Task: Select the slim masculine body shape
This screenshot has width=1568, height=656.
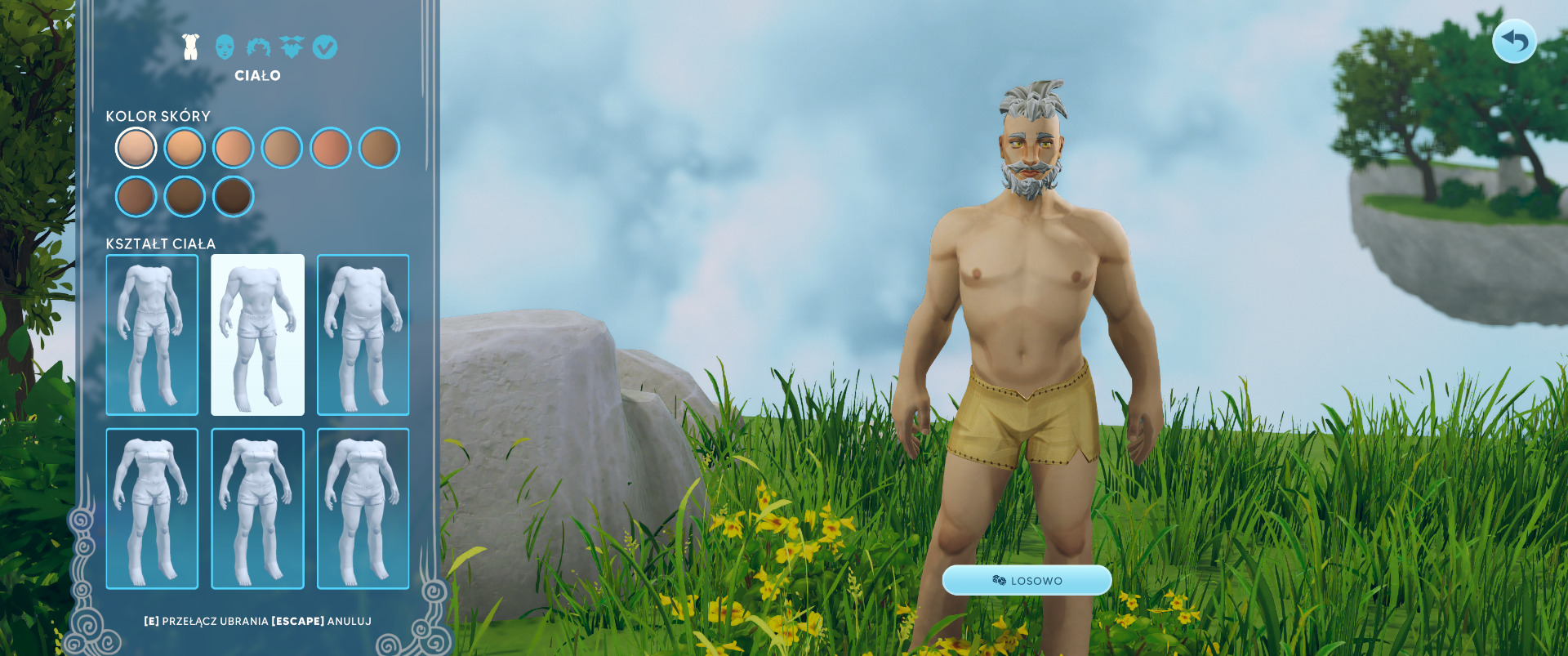Action: 152,335
